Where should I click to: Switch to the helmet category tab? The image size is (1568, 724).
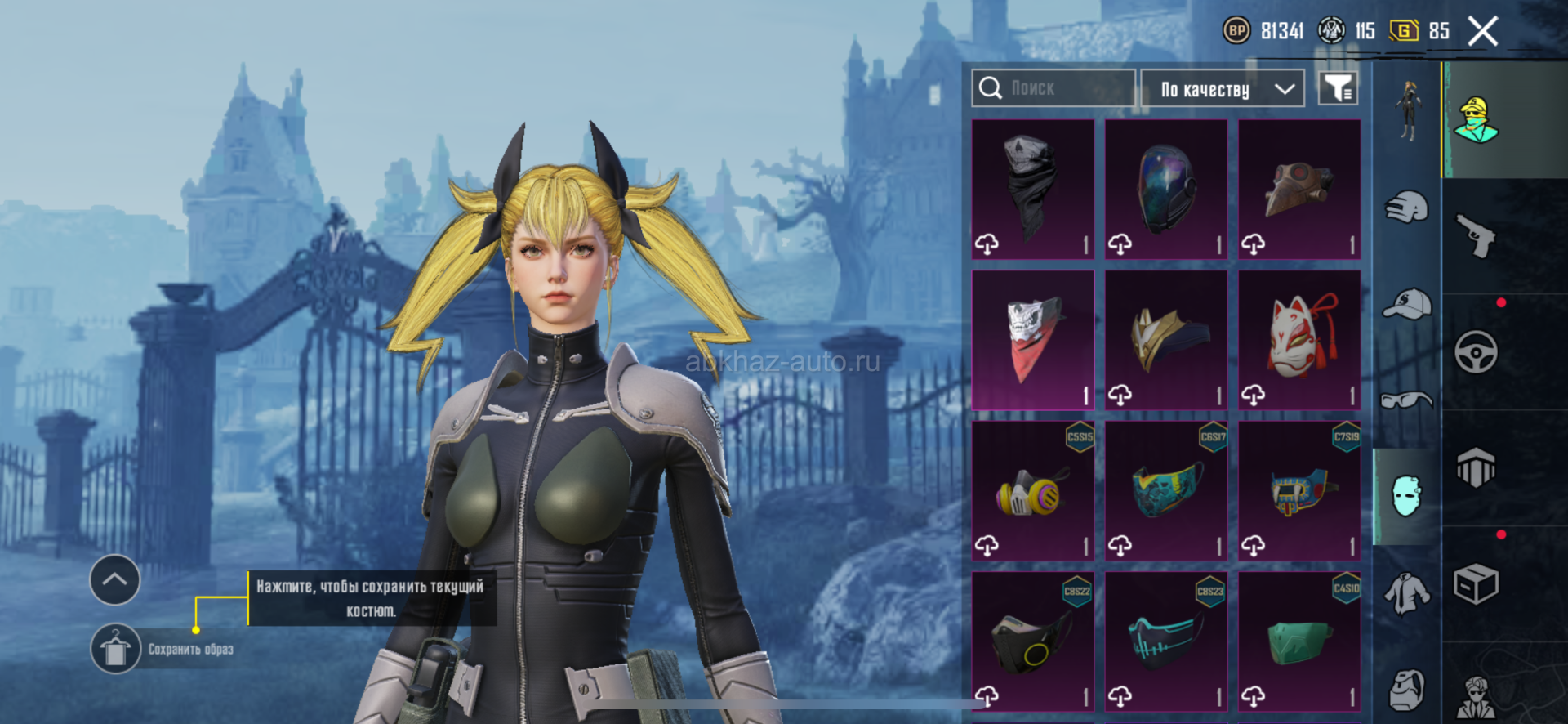[x=1407, y=208]
